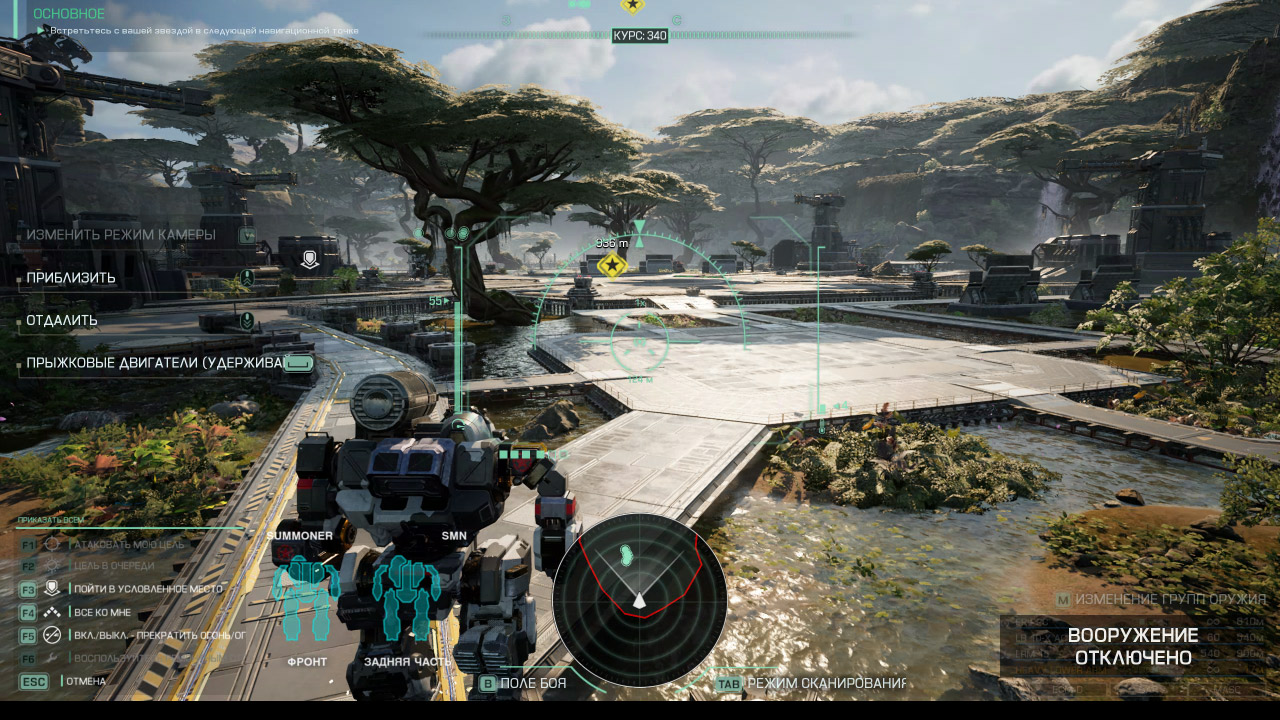Toggle the cease fire order
The width and height of the screenshot is (1280, 720).
[x=159, y=635]
